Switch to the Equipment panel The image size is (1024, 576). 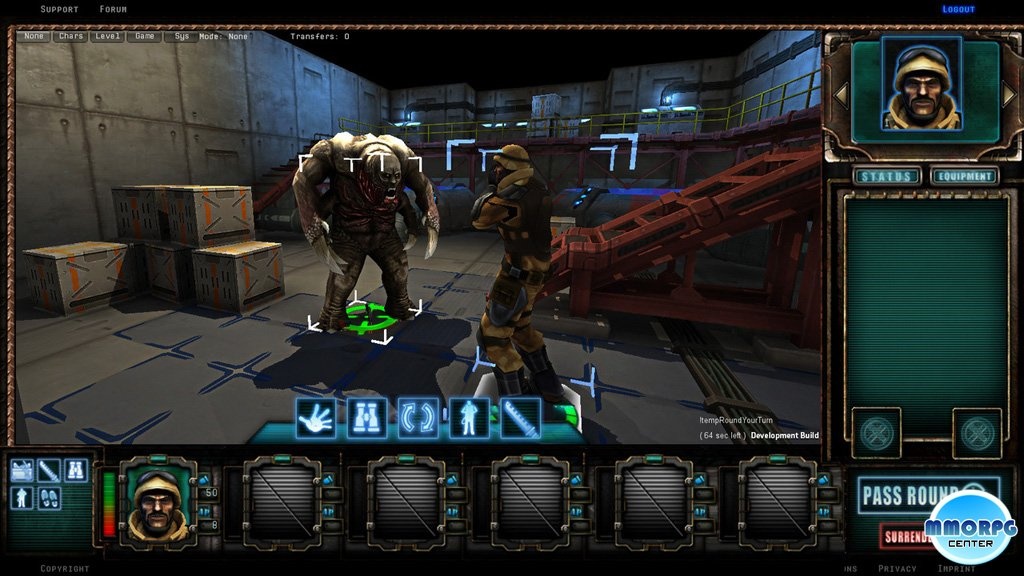coord(964,177)
